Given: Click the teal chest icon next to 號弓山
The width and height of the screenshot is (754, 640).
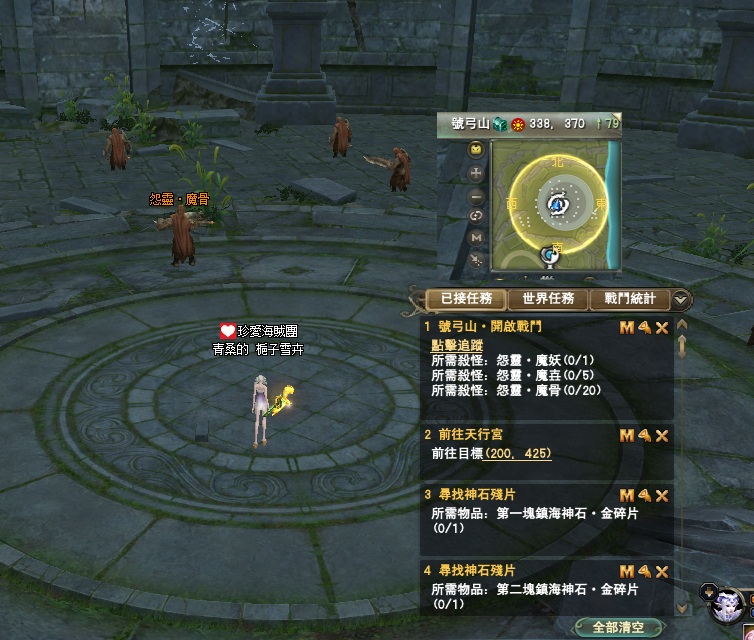Looking at the screenshot, I should 500,124.
